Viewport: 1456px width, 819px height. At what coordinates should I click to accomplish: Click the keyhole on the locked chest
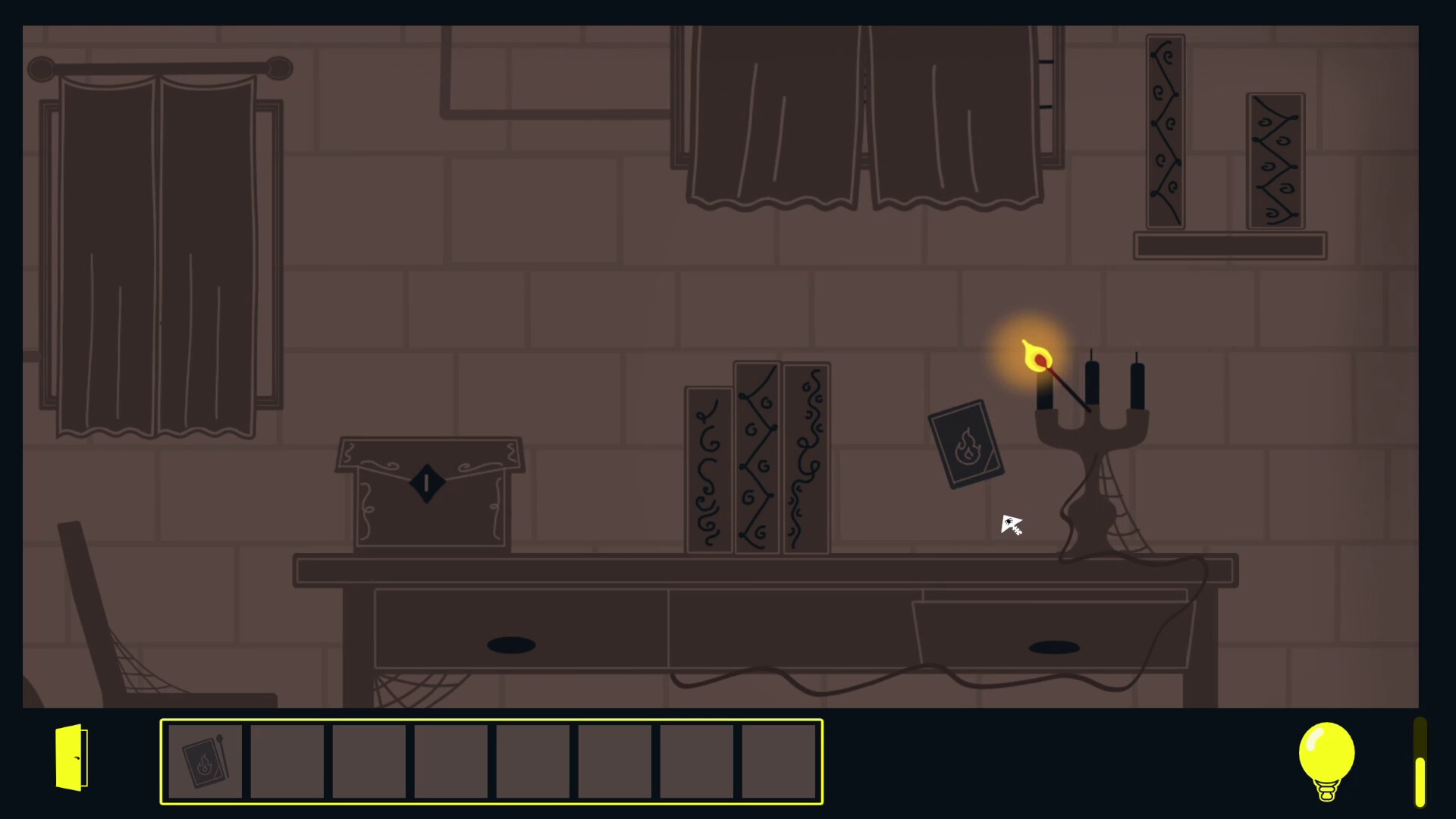click(426, 483)
